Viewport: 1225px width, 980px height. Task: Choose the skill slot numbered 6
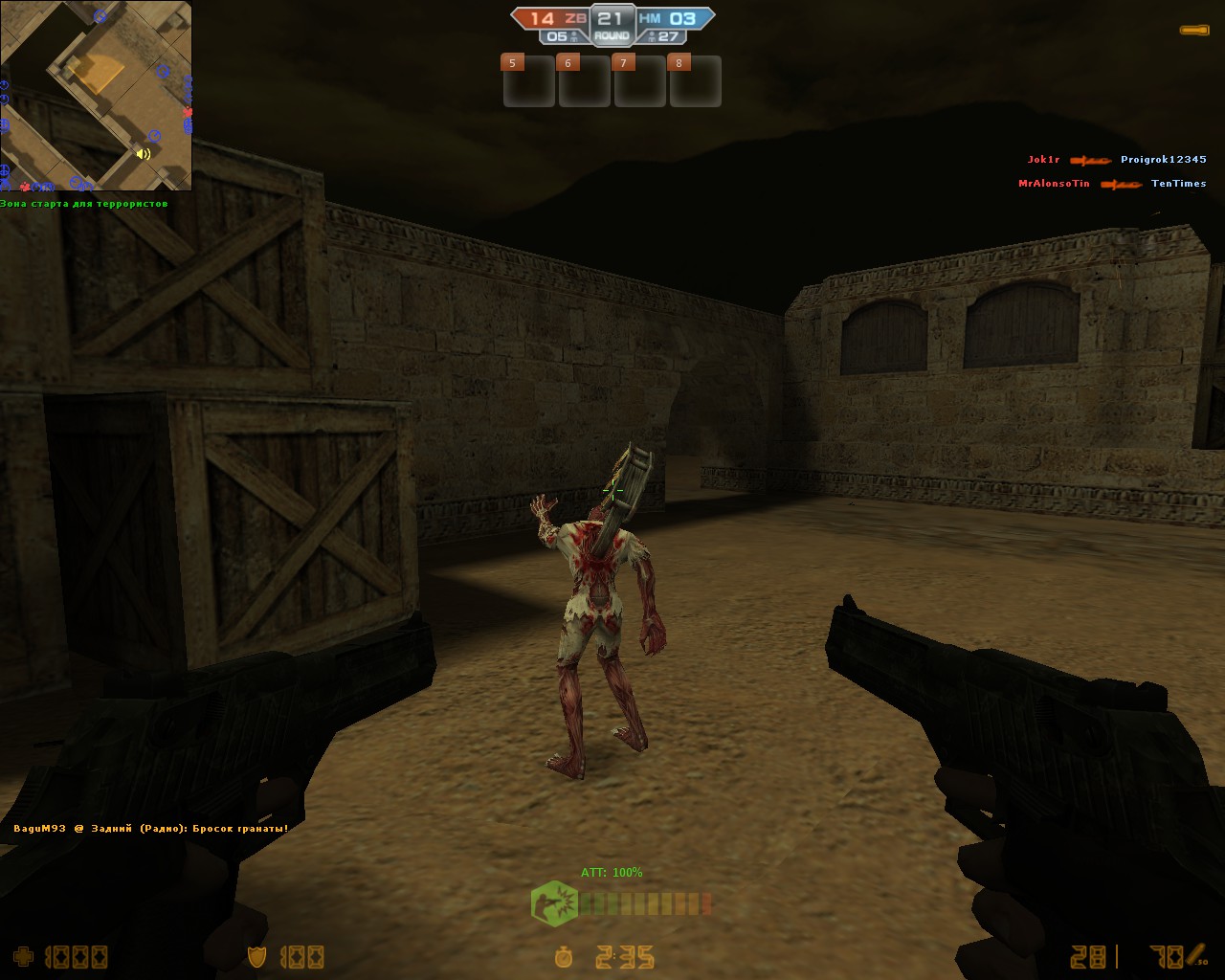[x=584, y=81]
